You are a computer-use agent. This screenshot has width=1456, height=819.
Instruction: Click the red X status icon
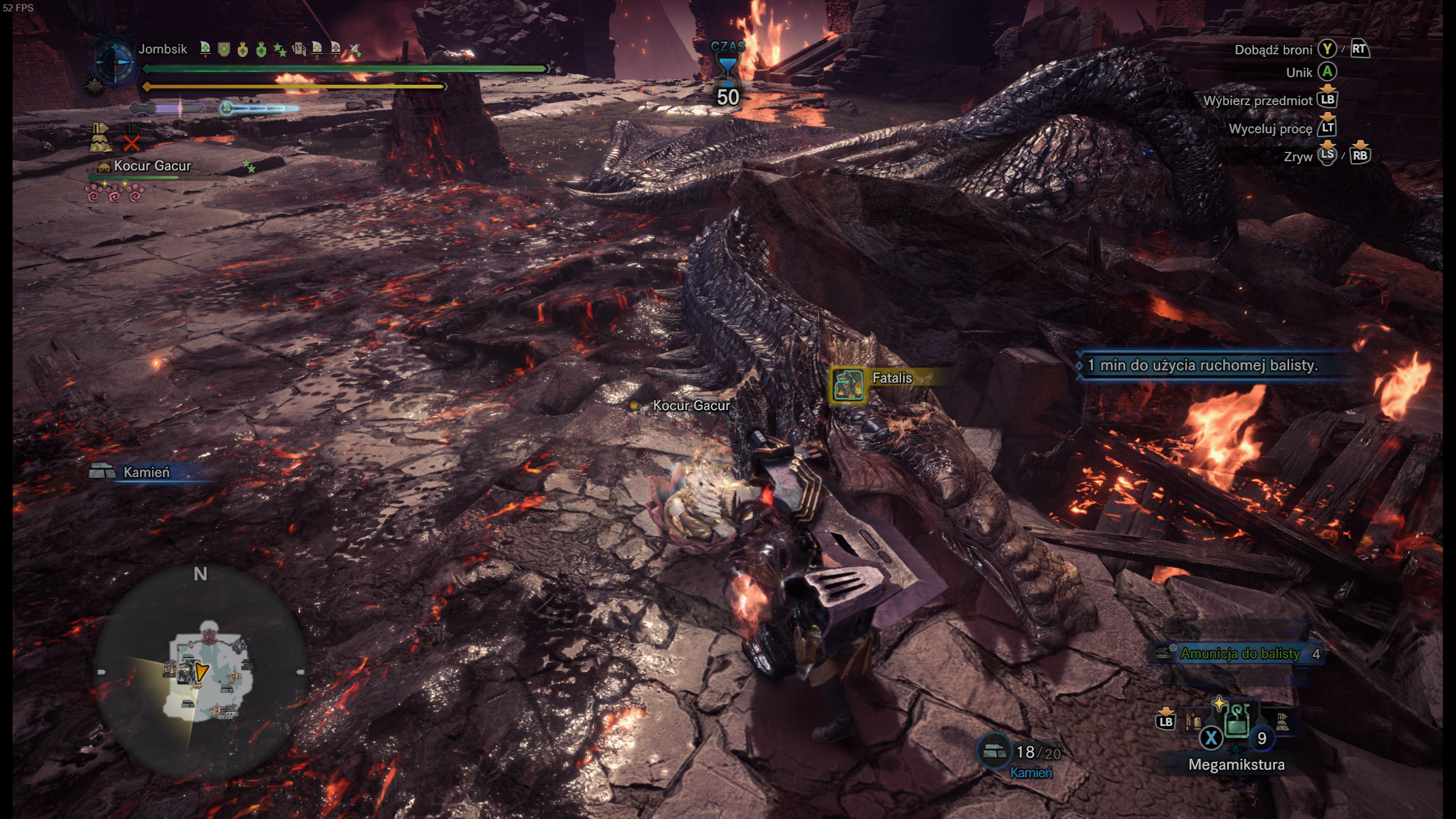pos(131,142)
